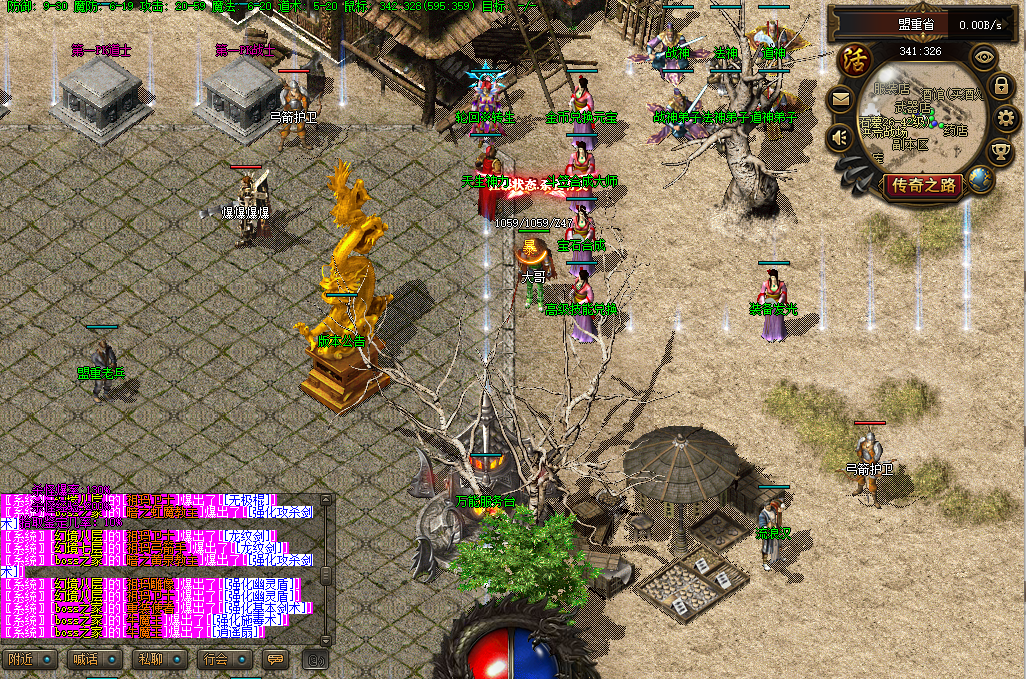Toggle the eye visibility icon

[x=985, y=57]
